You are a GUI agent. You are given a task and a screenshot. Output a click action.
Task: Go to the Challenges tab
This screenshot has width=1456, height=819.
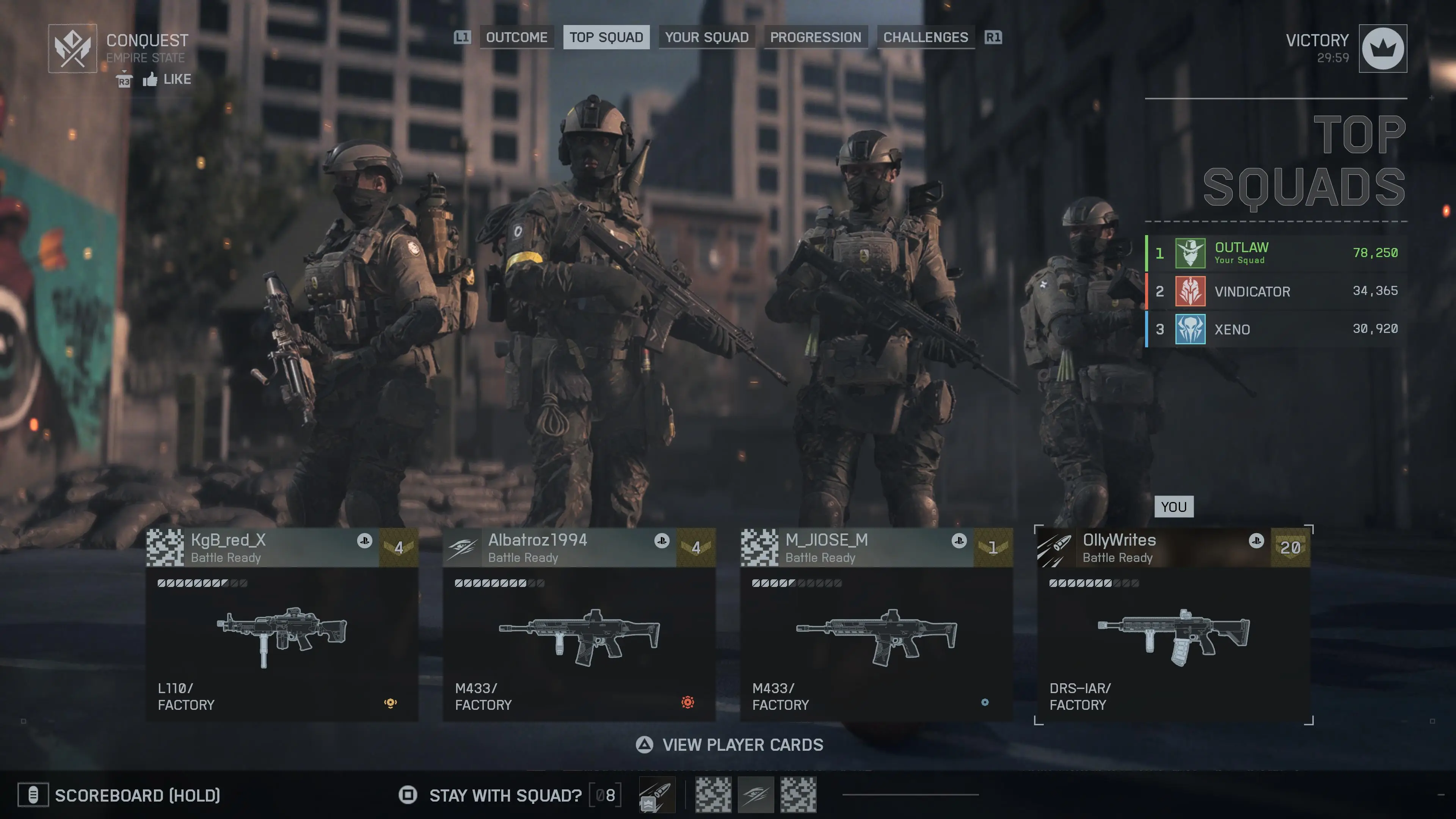pos(925,37)
